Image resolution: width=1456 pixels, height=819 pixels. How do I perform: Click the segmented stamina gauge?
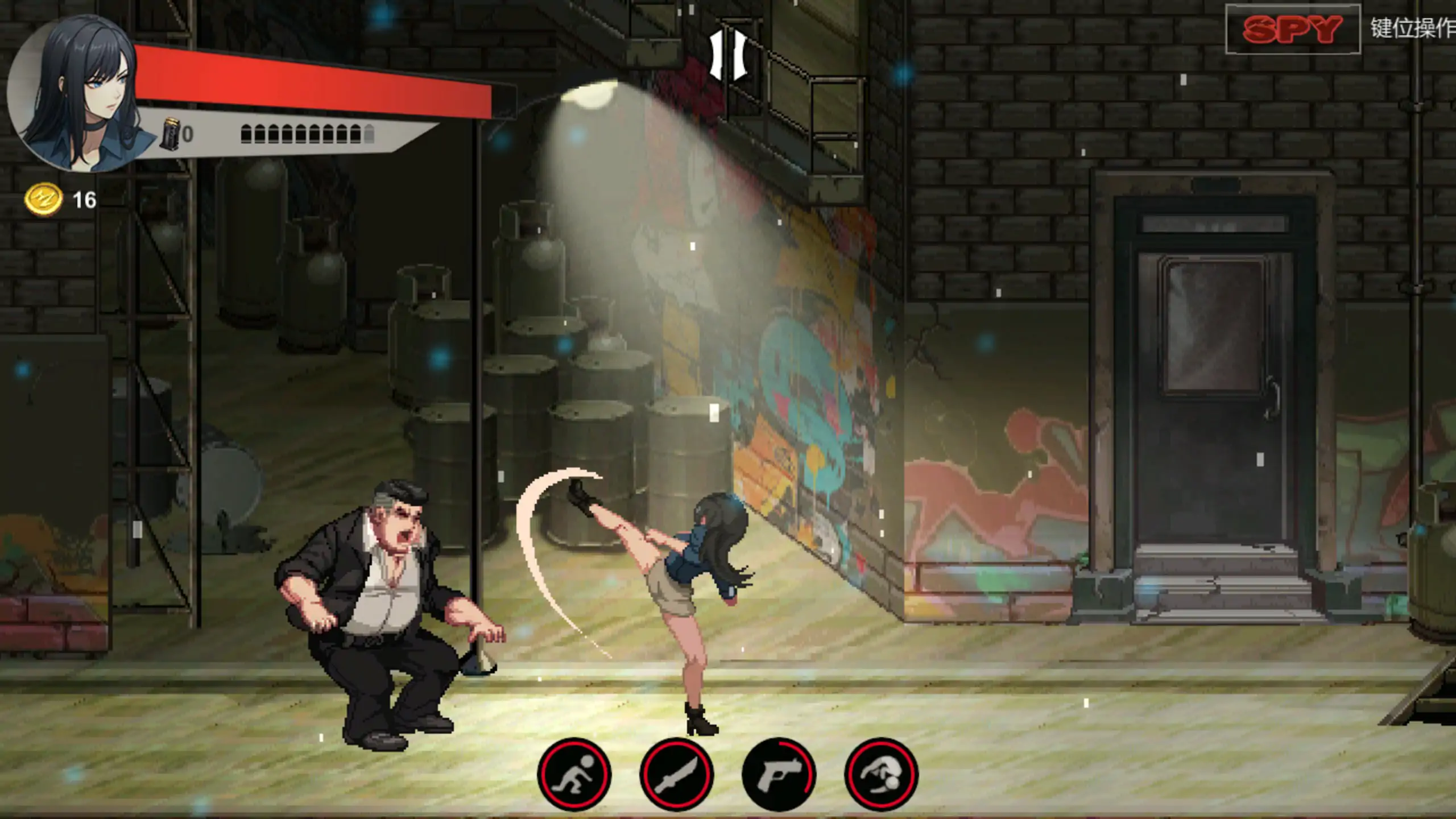coord(307,135)
